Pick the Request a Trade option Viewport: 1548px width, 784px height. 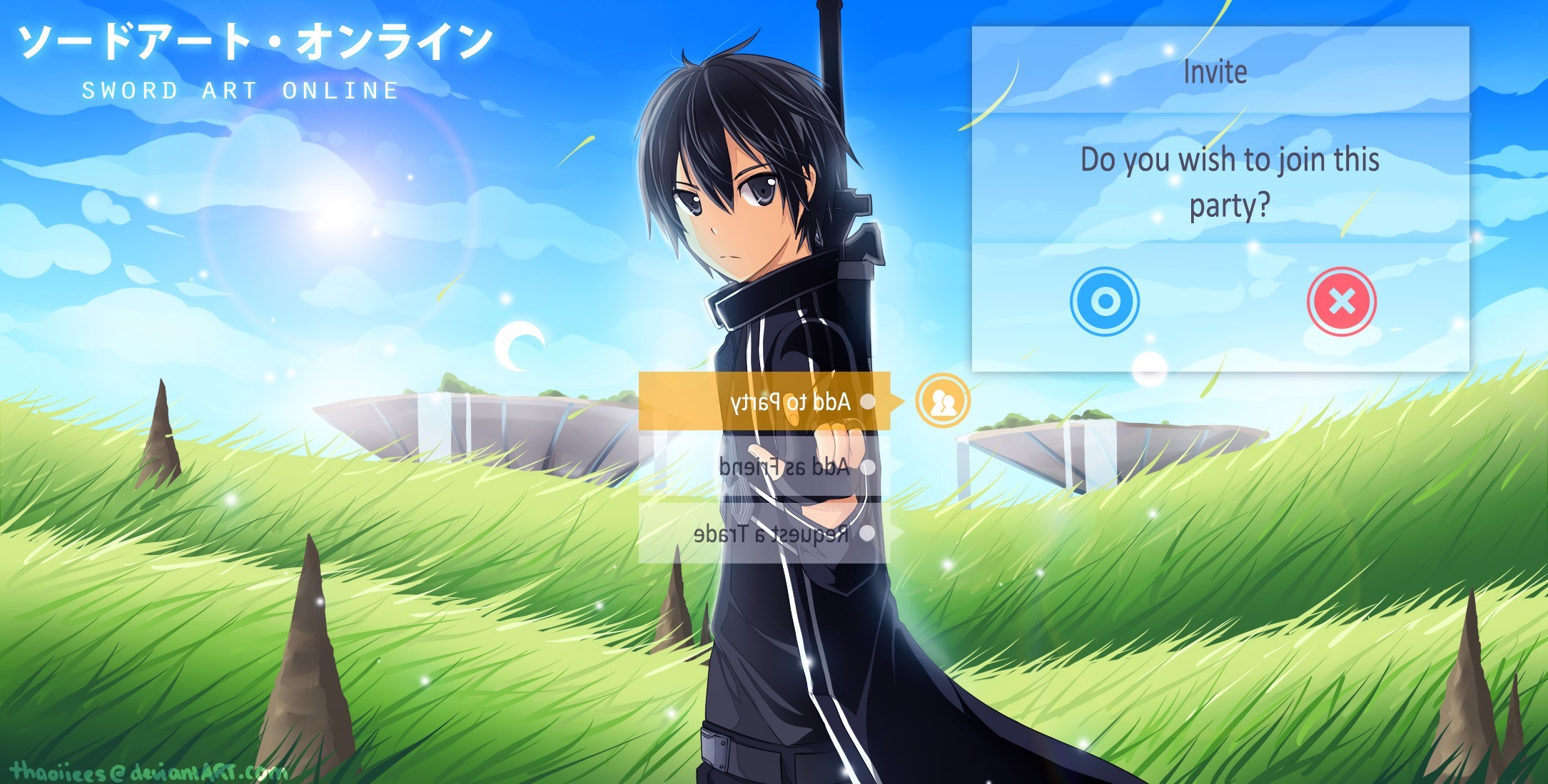(764, 534)
